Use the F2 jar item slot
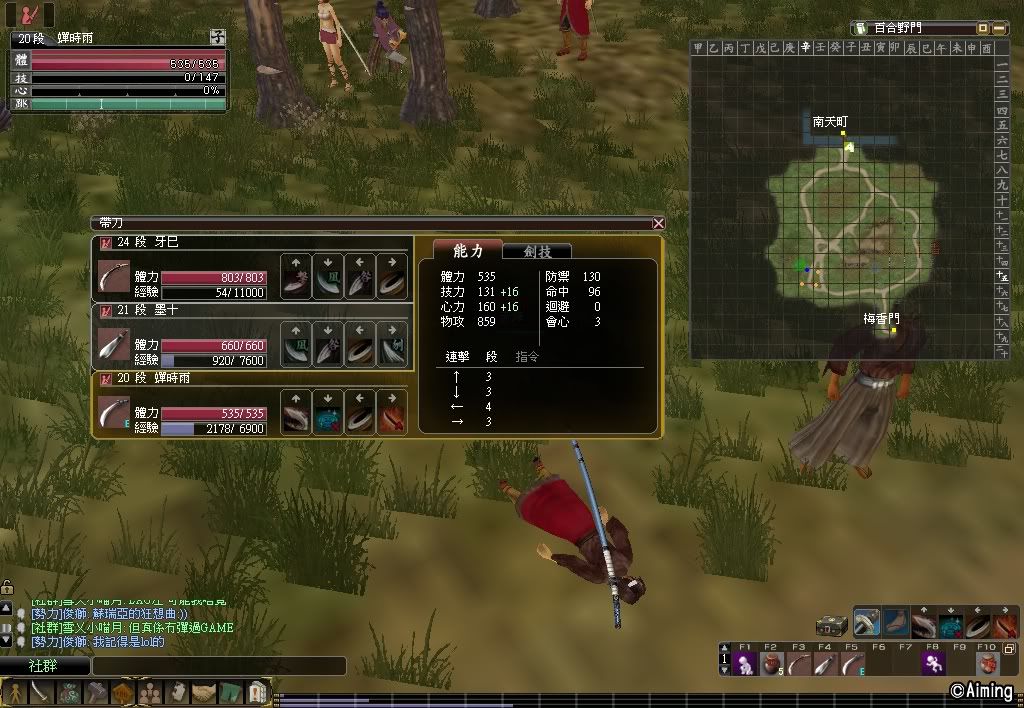1024x708 pixels. [x=771, y=664]
